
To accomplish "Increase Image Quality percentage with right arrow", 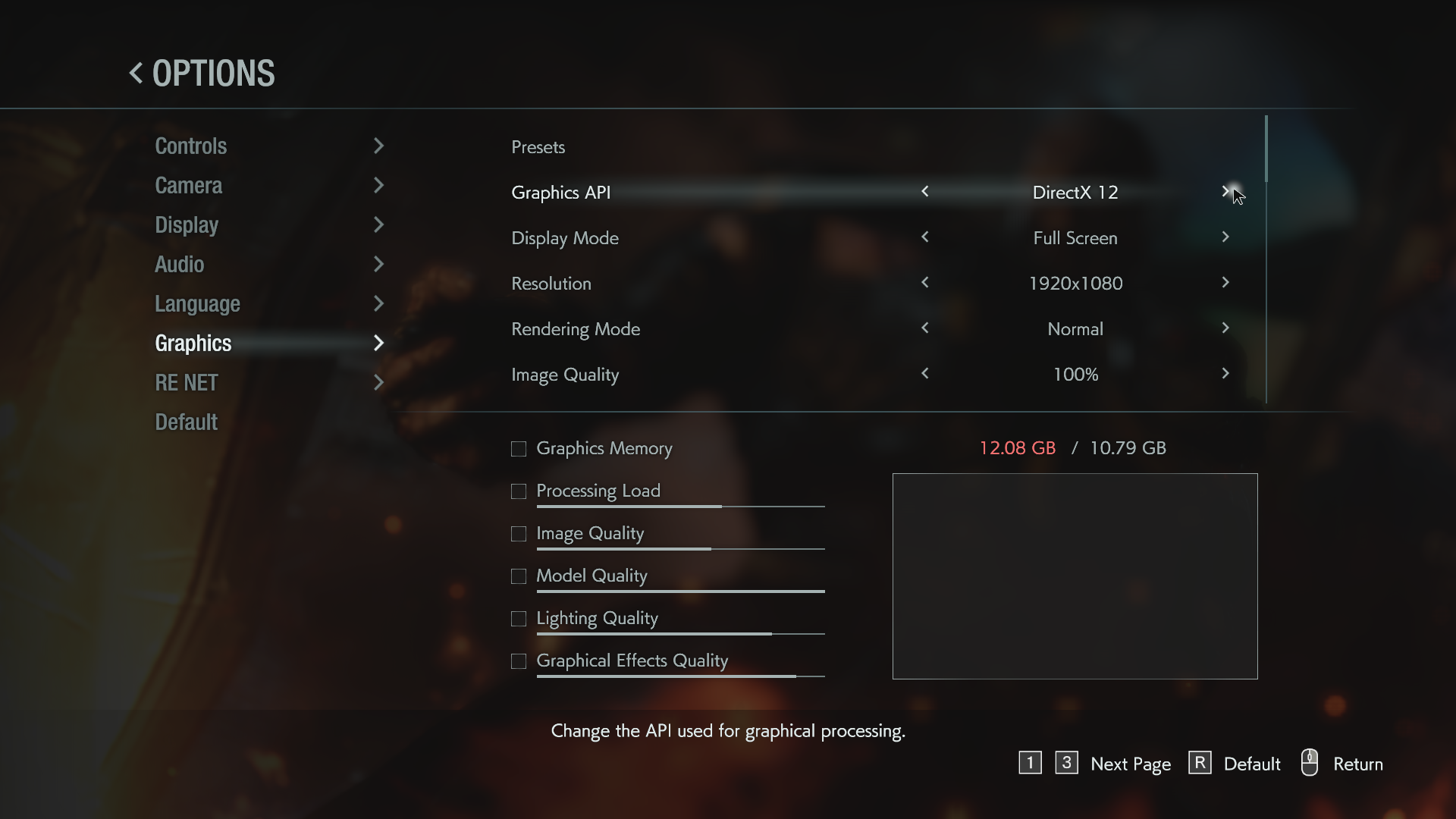I will [1225, 374].
